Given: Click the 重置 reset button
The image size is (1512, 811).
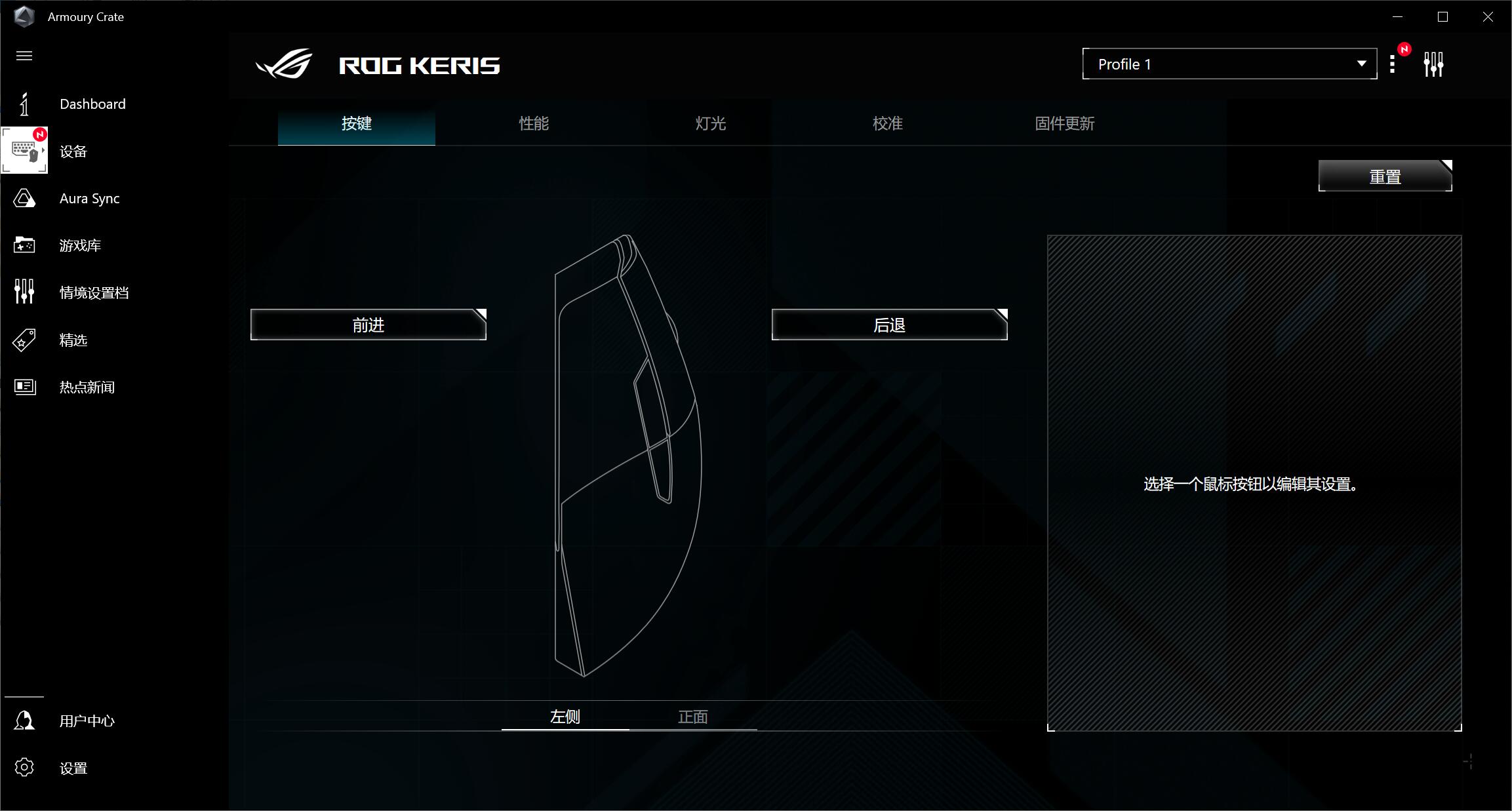Looking at the screenshot, I should (1385, 176).
